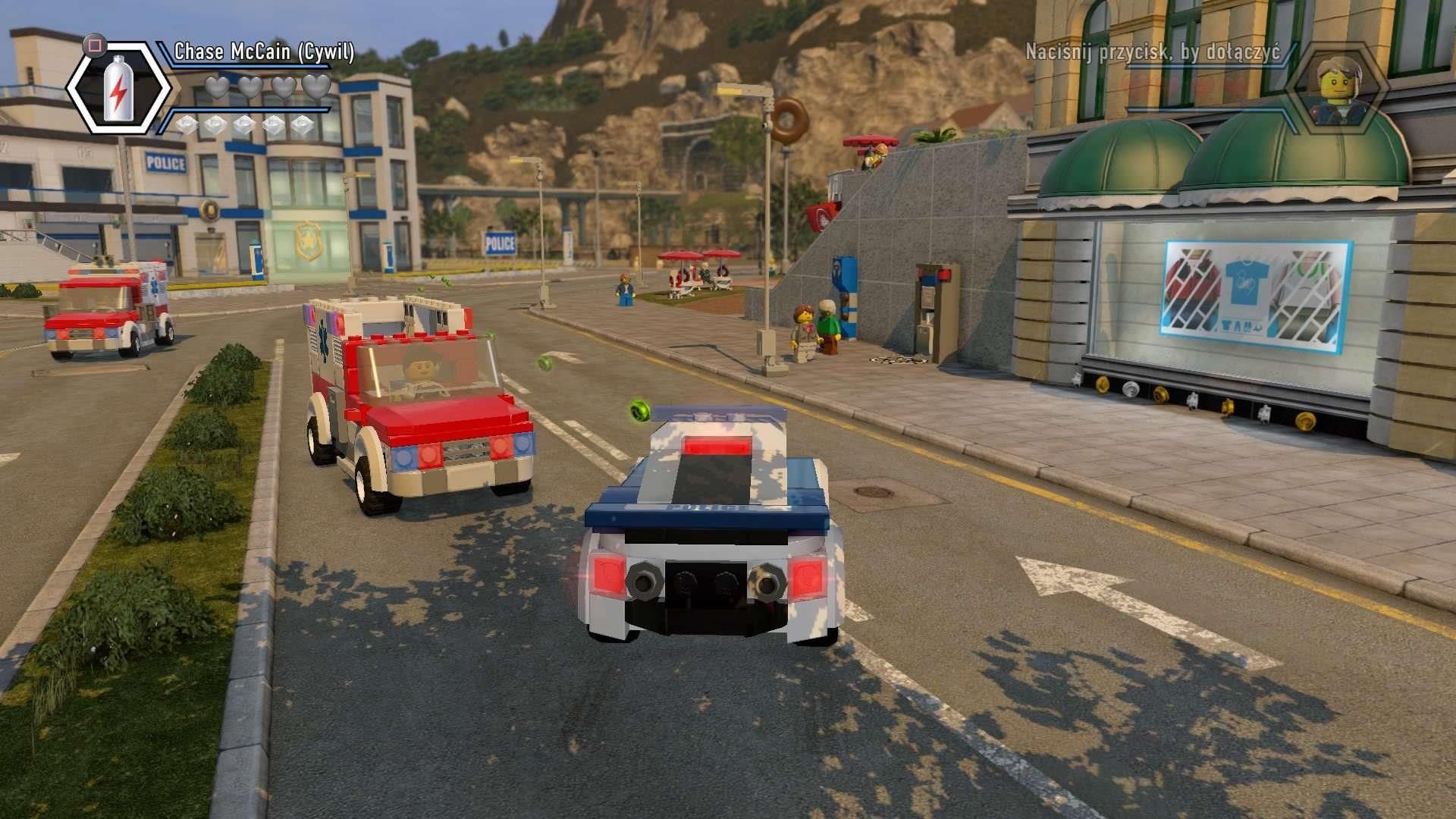The image size is (1456, 819).
Task: Click the donut sign above the street
Action: (x=789, y=120)
